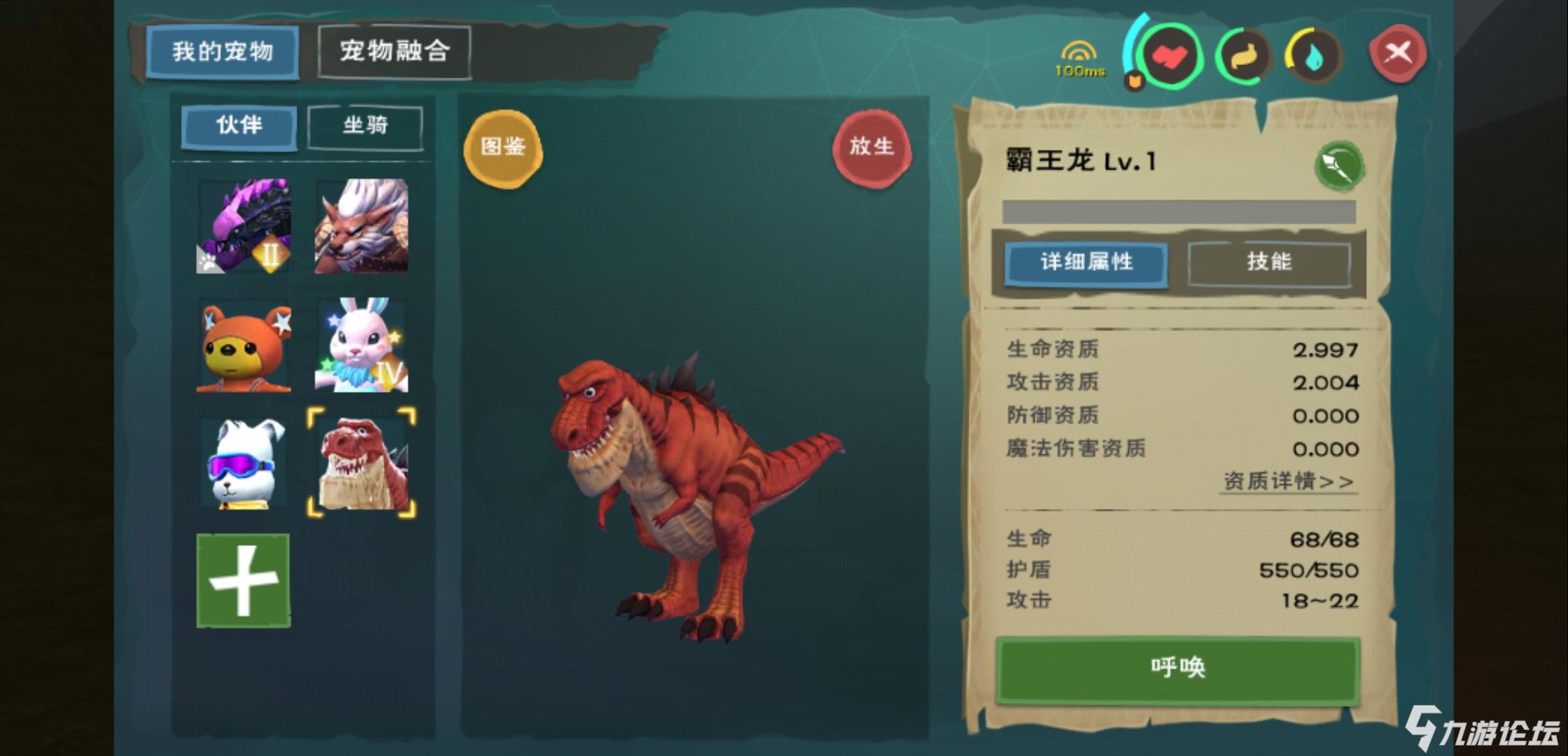The image size is (1568, 756).
Task: Click the 100ms network signal icon
Action: point(1078,56)
